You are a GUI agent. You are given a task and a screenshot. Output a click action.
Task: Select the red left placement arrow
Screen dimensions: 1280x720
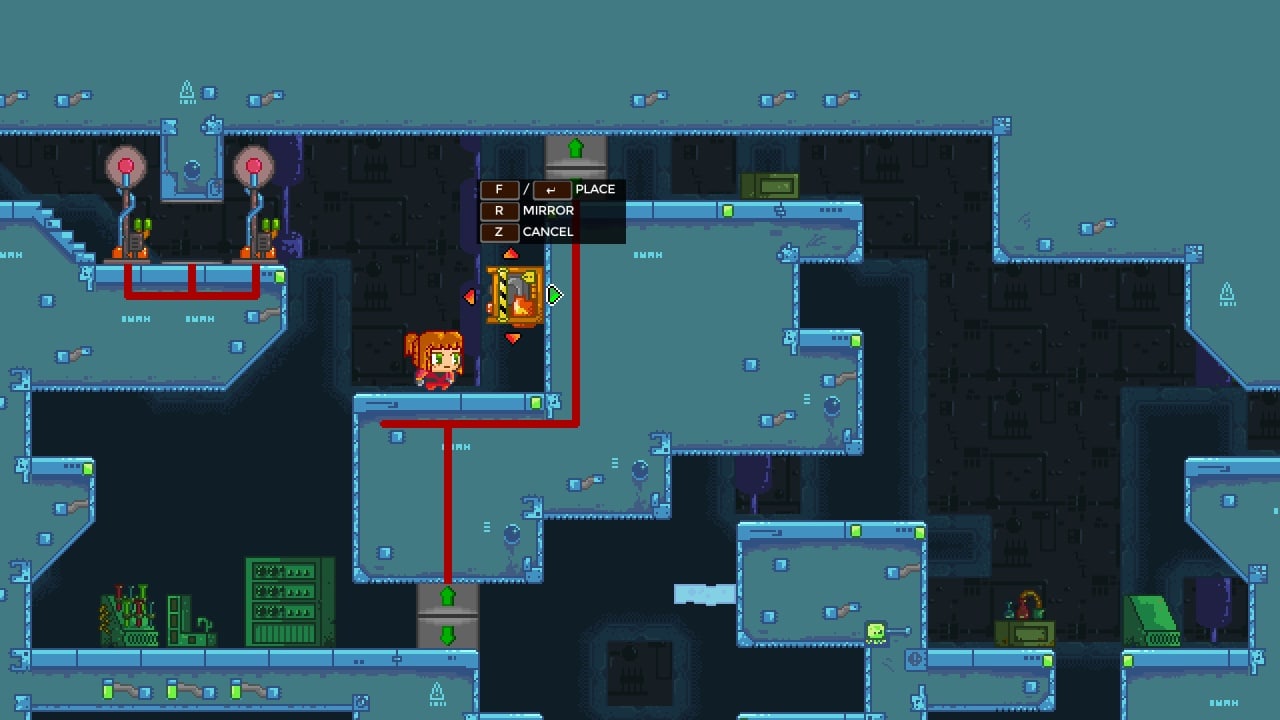click(470, 296)
